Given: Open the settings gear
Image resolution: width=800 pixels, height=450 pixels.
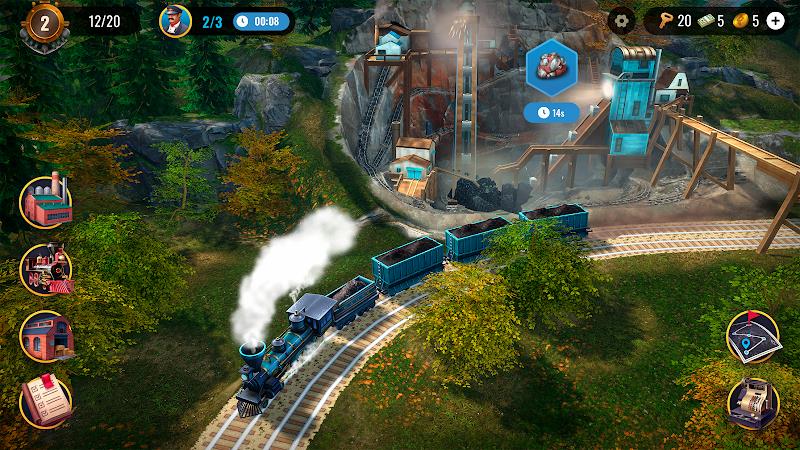Looking at the screenshot, I should pyautogui.click(x=622, y=20).
